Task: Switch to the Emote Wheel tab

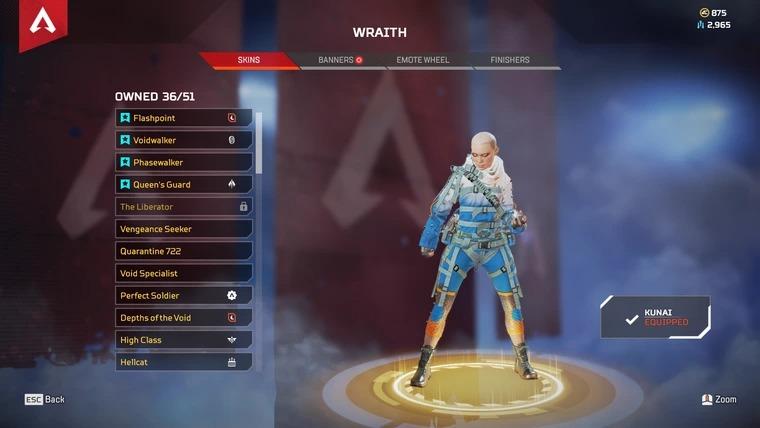Action: [423, 60]
